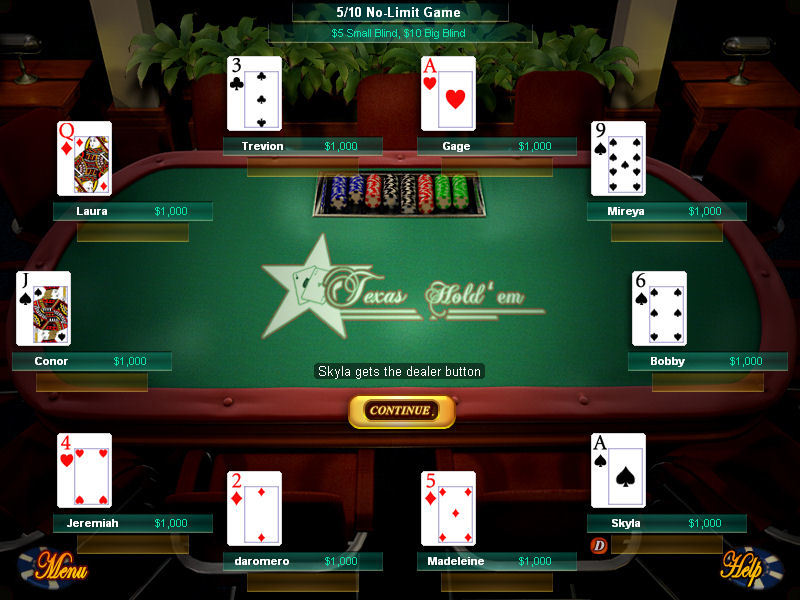
Task: Click Mireya's nine of spades card
Action: (618, 158)
